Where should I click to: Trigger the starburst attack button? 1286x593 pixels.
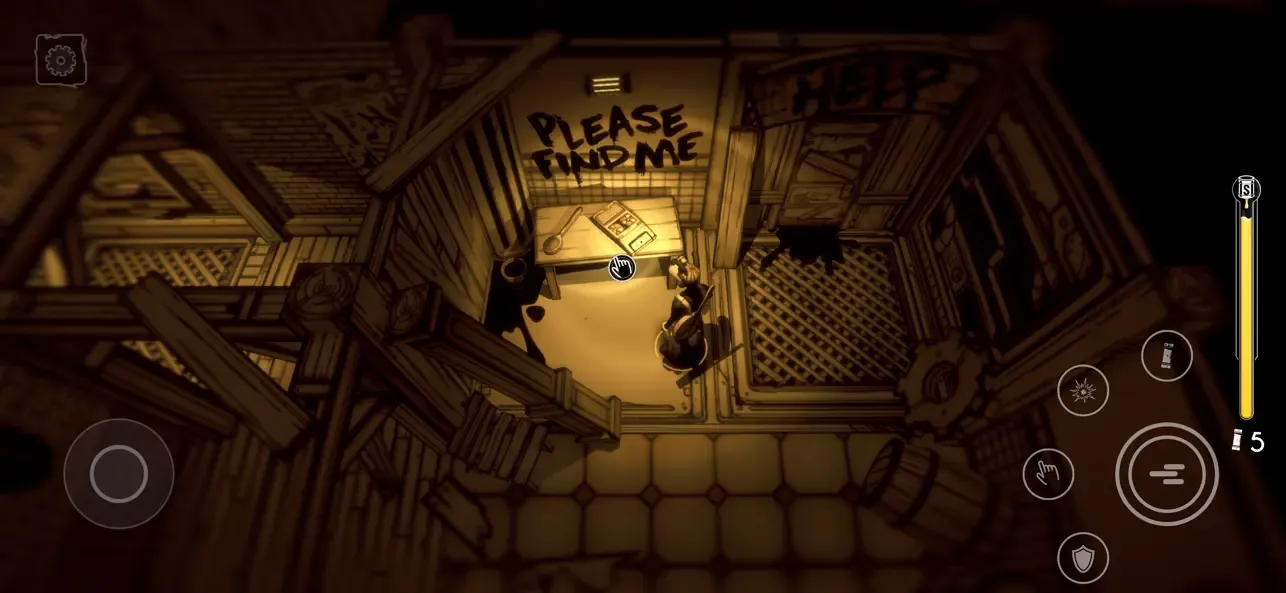pyautogui.click(x=1083, y=390)
